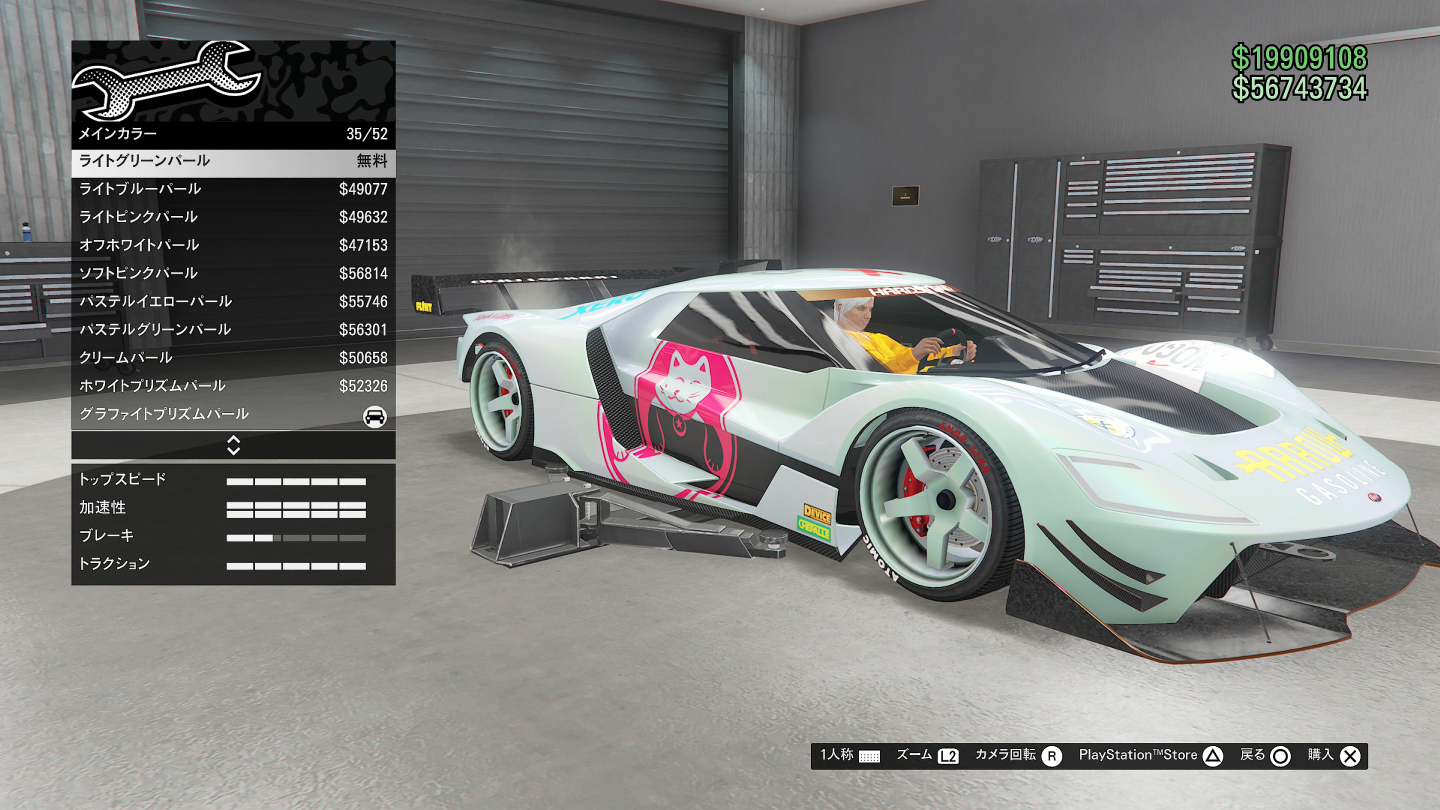Image resolution: width=1440 pixels, height=810 pixels.
Task: Select ライトグリーンパール paint color
Action: tap(233, 162)
